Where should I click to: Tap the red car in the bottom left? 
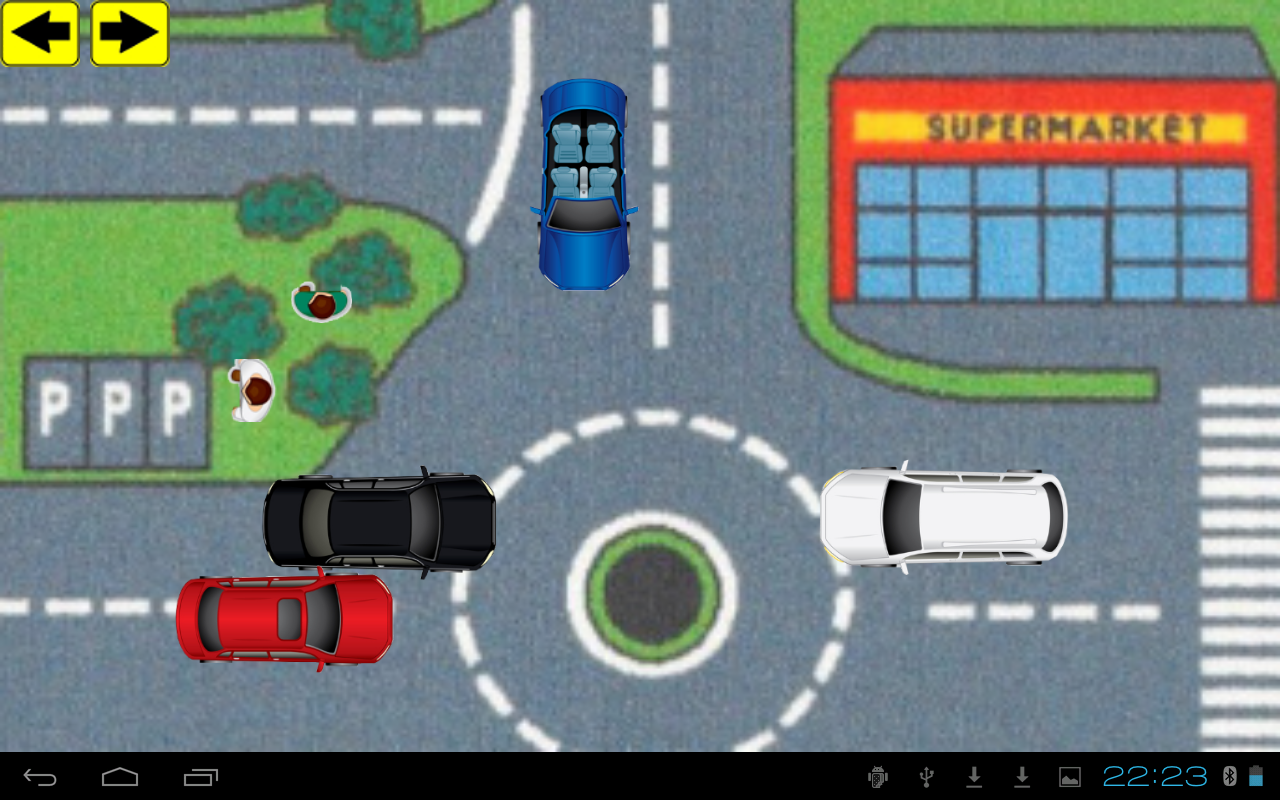(285, 618)
